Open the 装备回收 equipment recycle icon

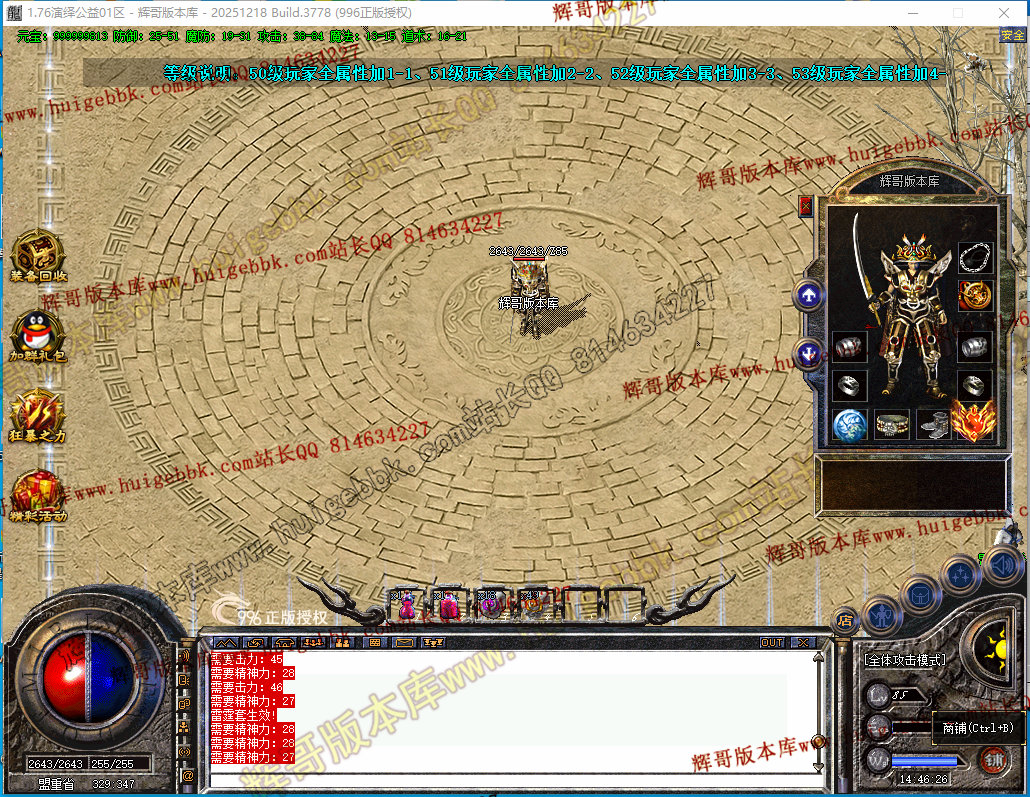click(x=38, y=256)
